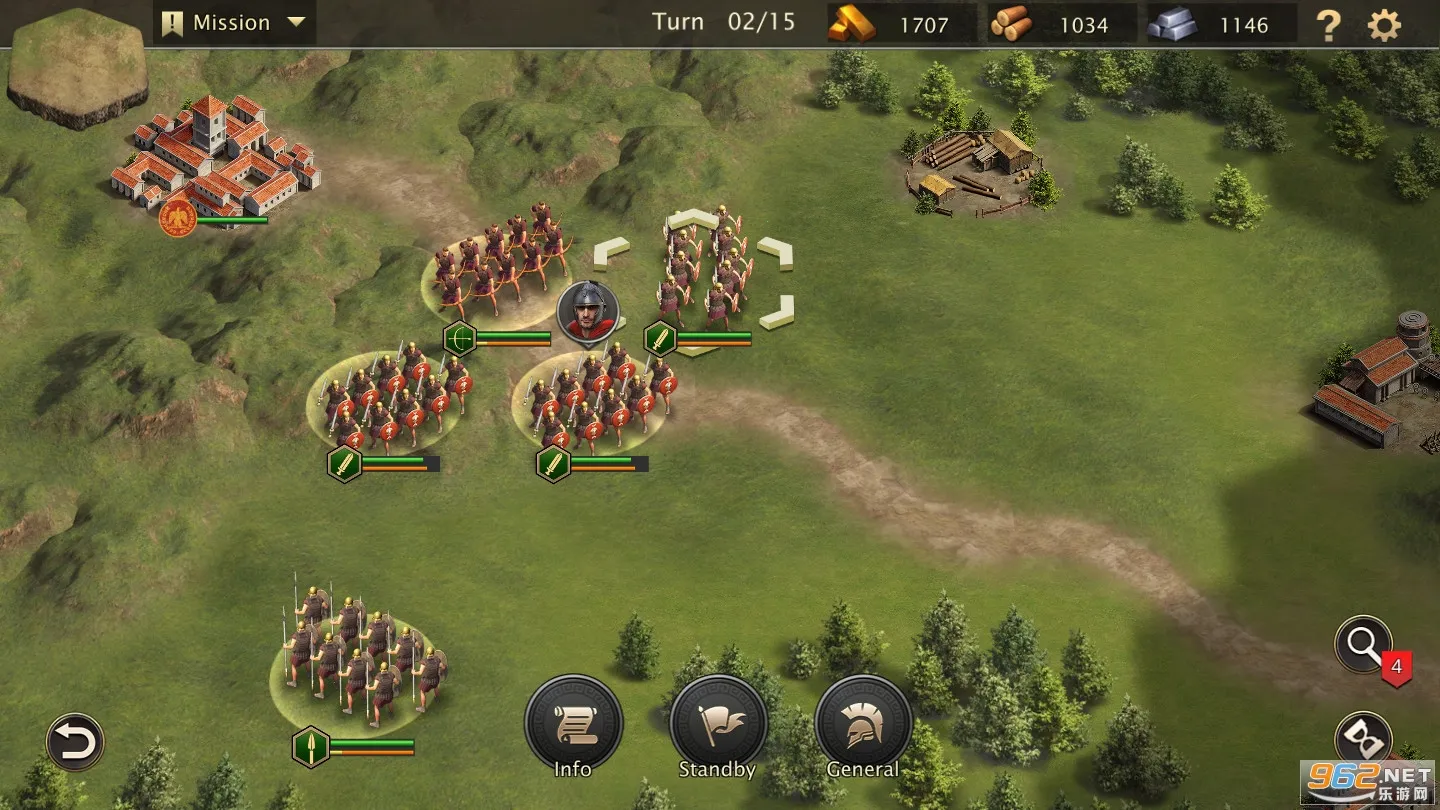
Task: Select the spearman unit near the Info button
Action: pyautogui.click(x=358, y=655)
